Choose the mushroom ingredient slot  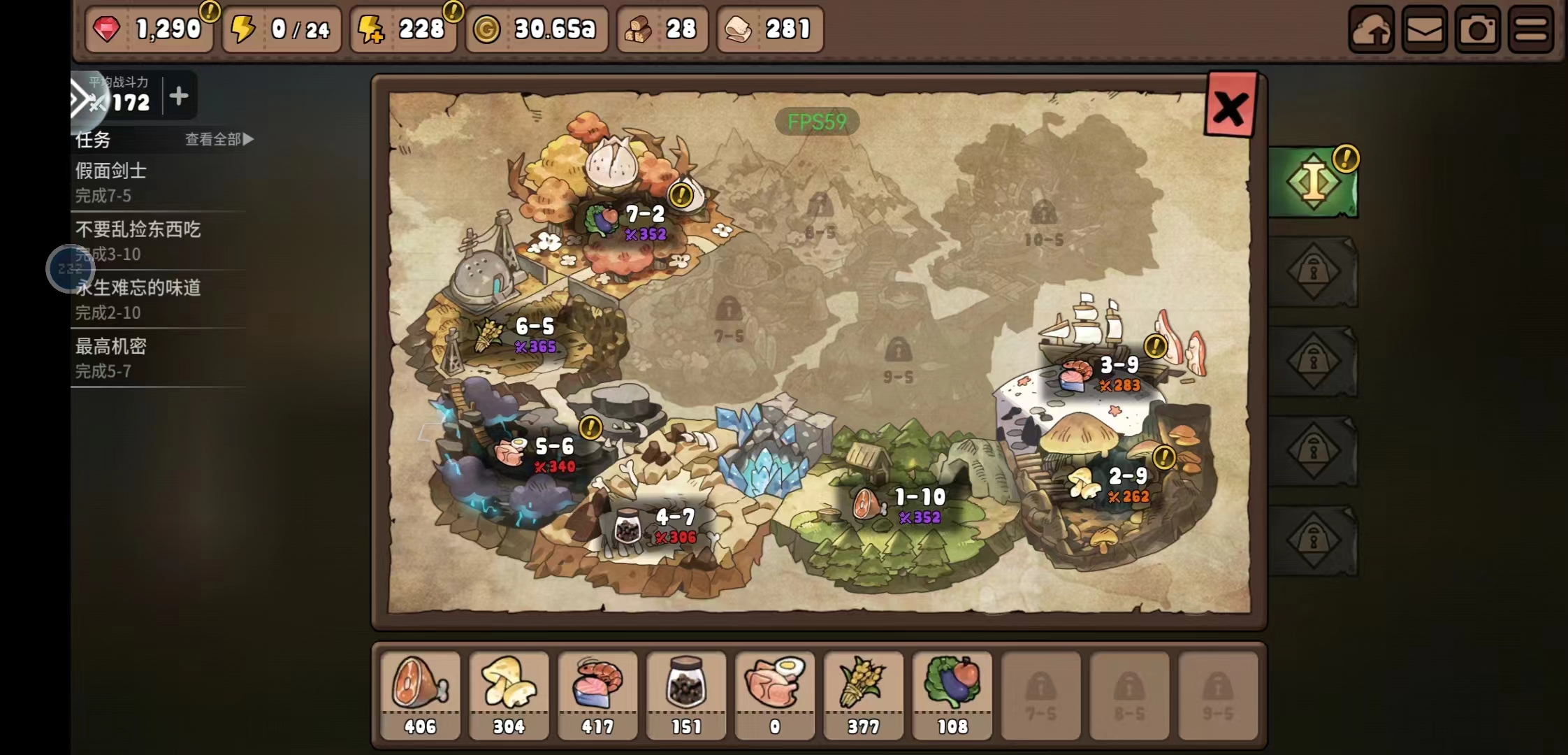click(x=509, y=694)
